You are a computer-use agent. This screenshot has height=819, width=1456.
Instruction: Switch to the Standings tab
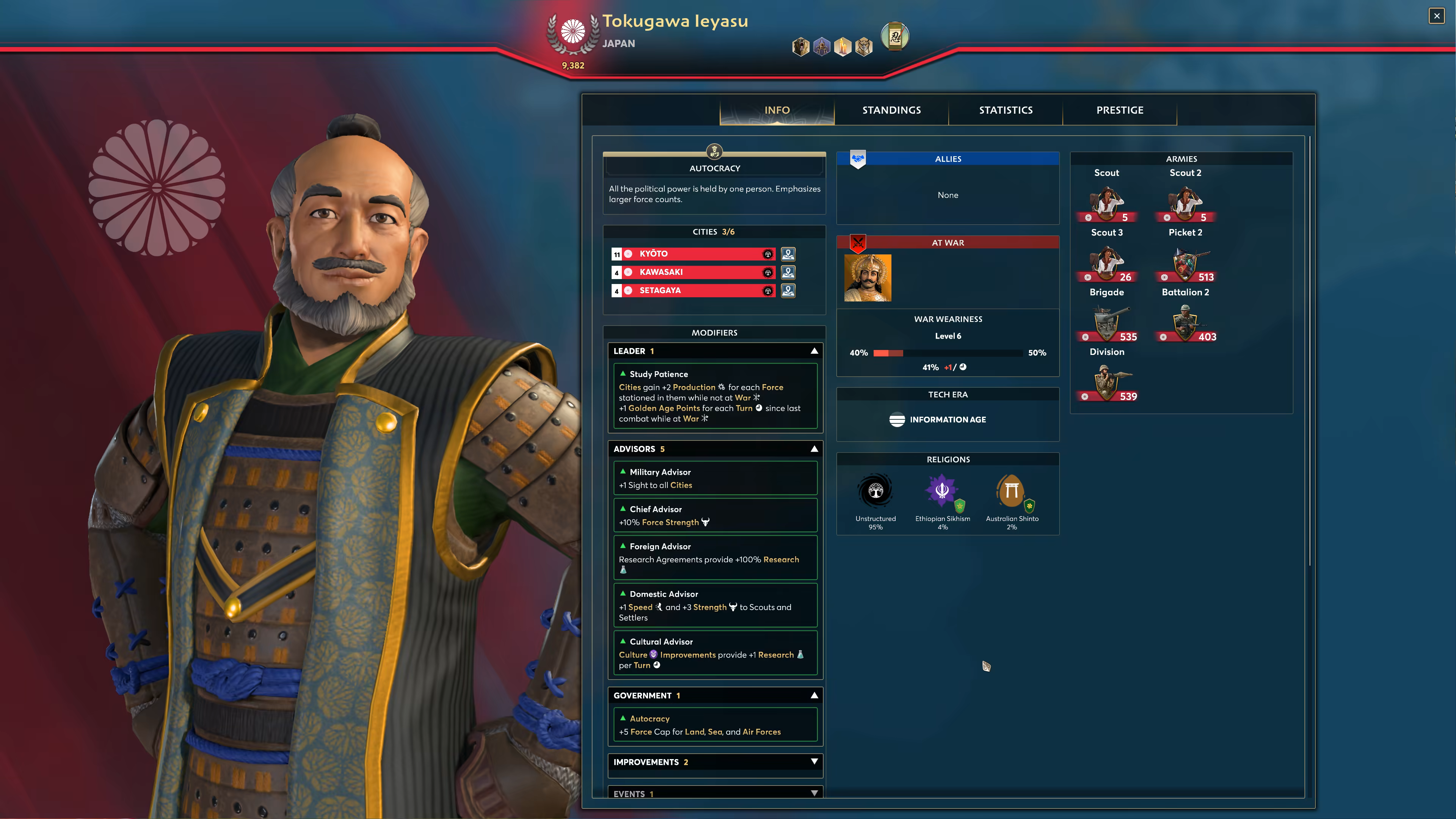tap(891, 110)
